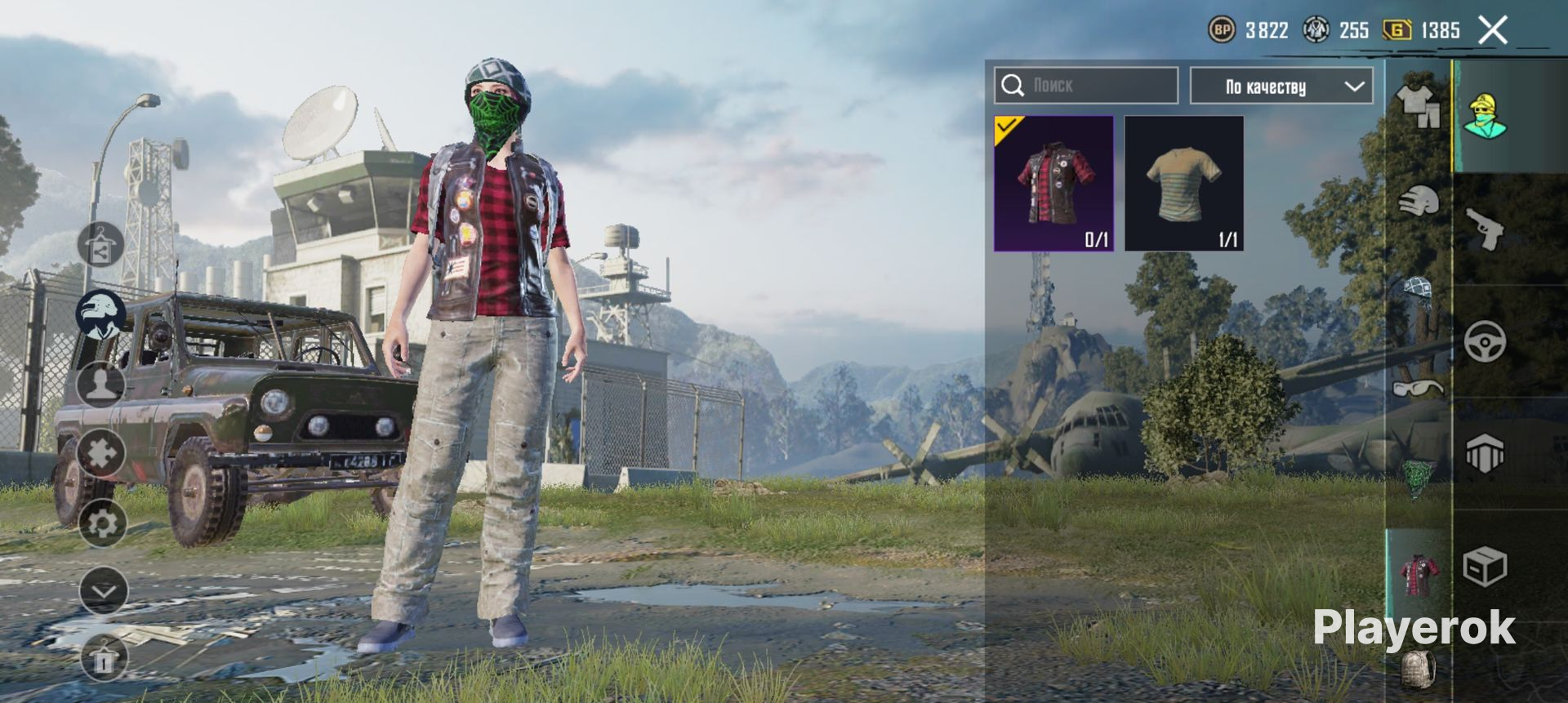
Task: Close the inventory screen
Action: (x=1493, y=30)
